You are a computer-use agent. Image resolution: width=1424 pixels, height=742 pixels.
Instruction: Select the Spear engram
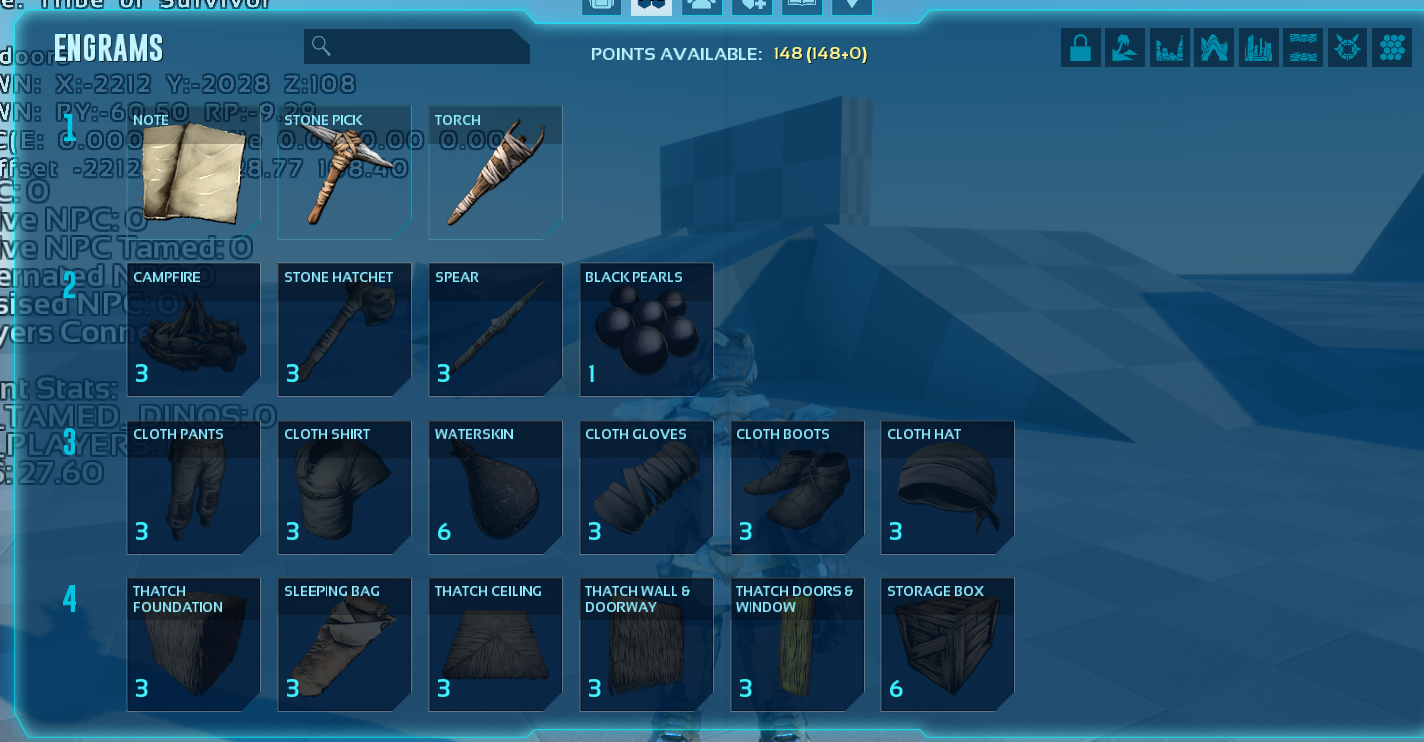point(495,330)
